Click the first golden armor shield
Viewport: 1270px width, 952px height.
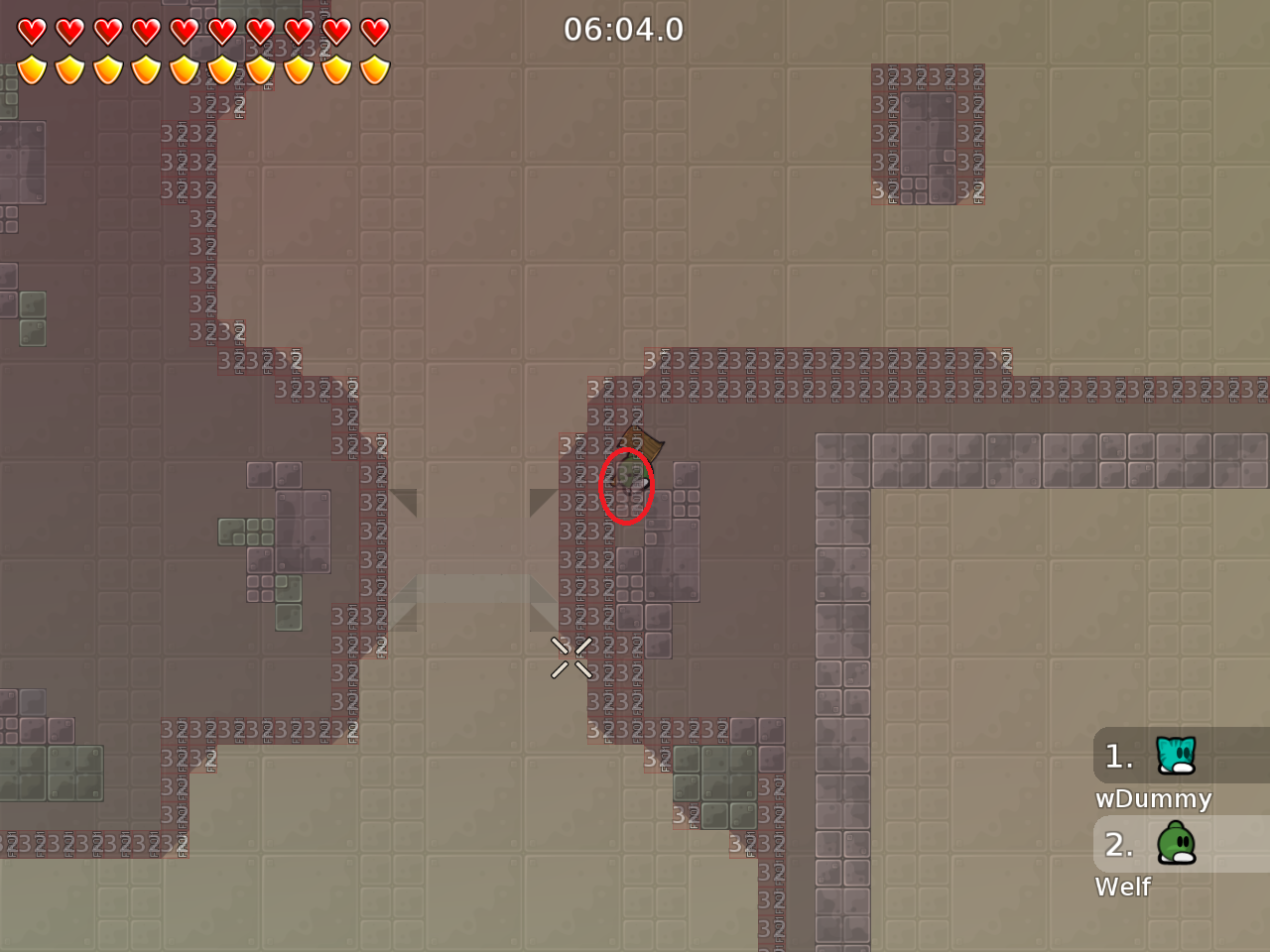(33, 69)
